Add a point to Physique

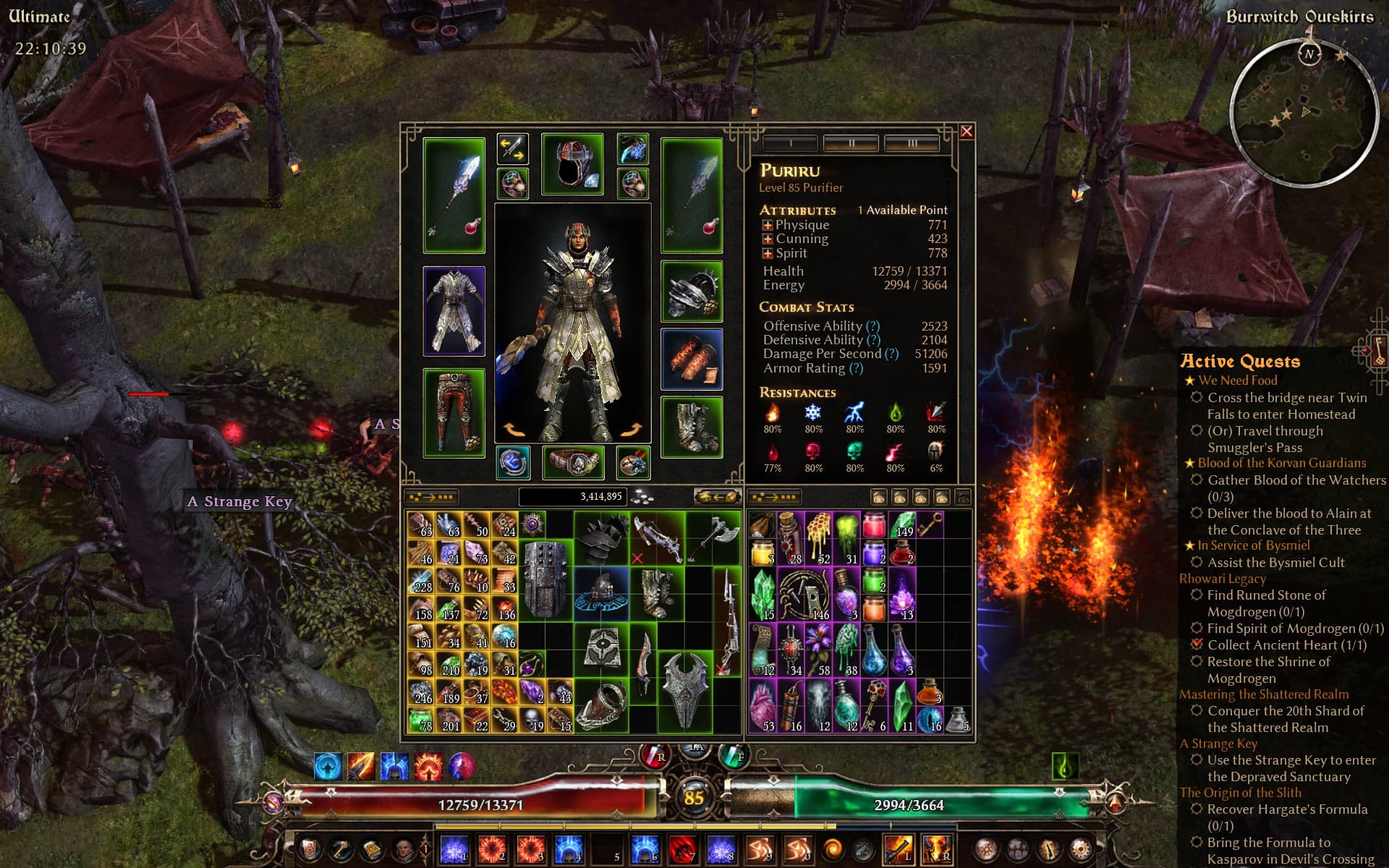click(768, 226)
